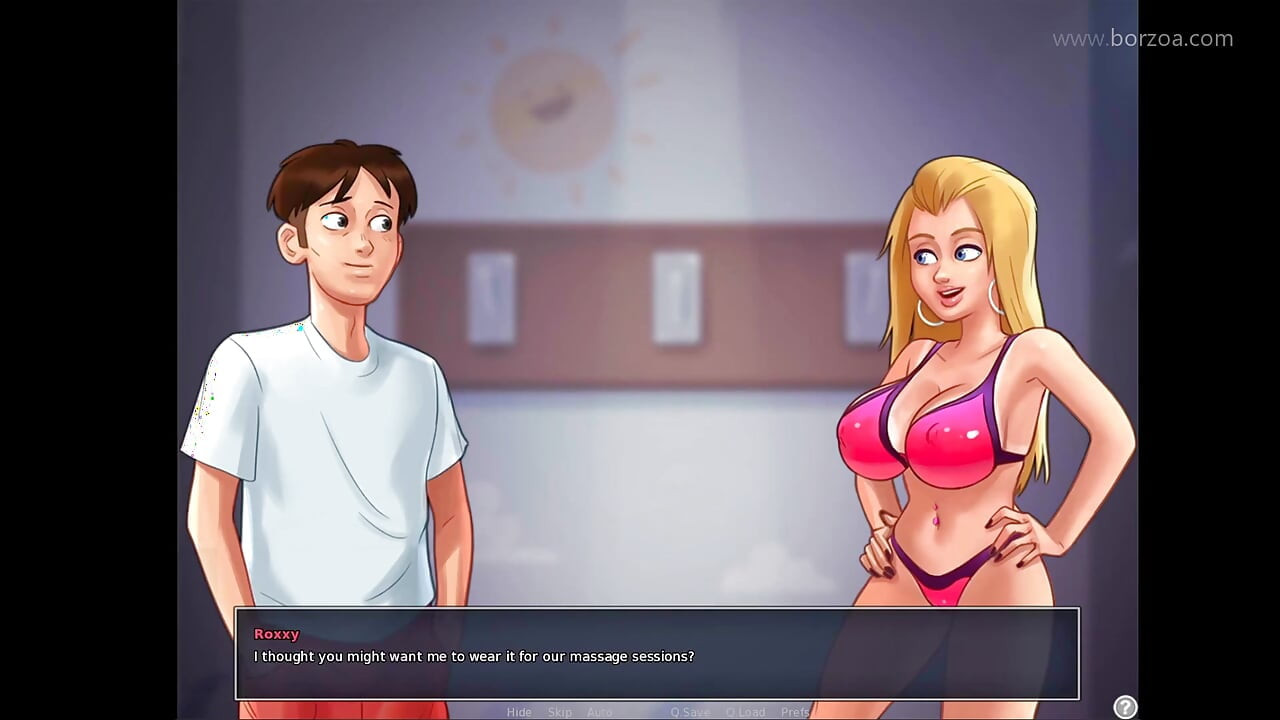Image resolution: width=1280 pixels, height=720 pixels.
Task: Click Q Save to quick save progress
Action: (x=690, y=712)
